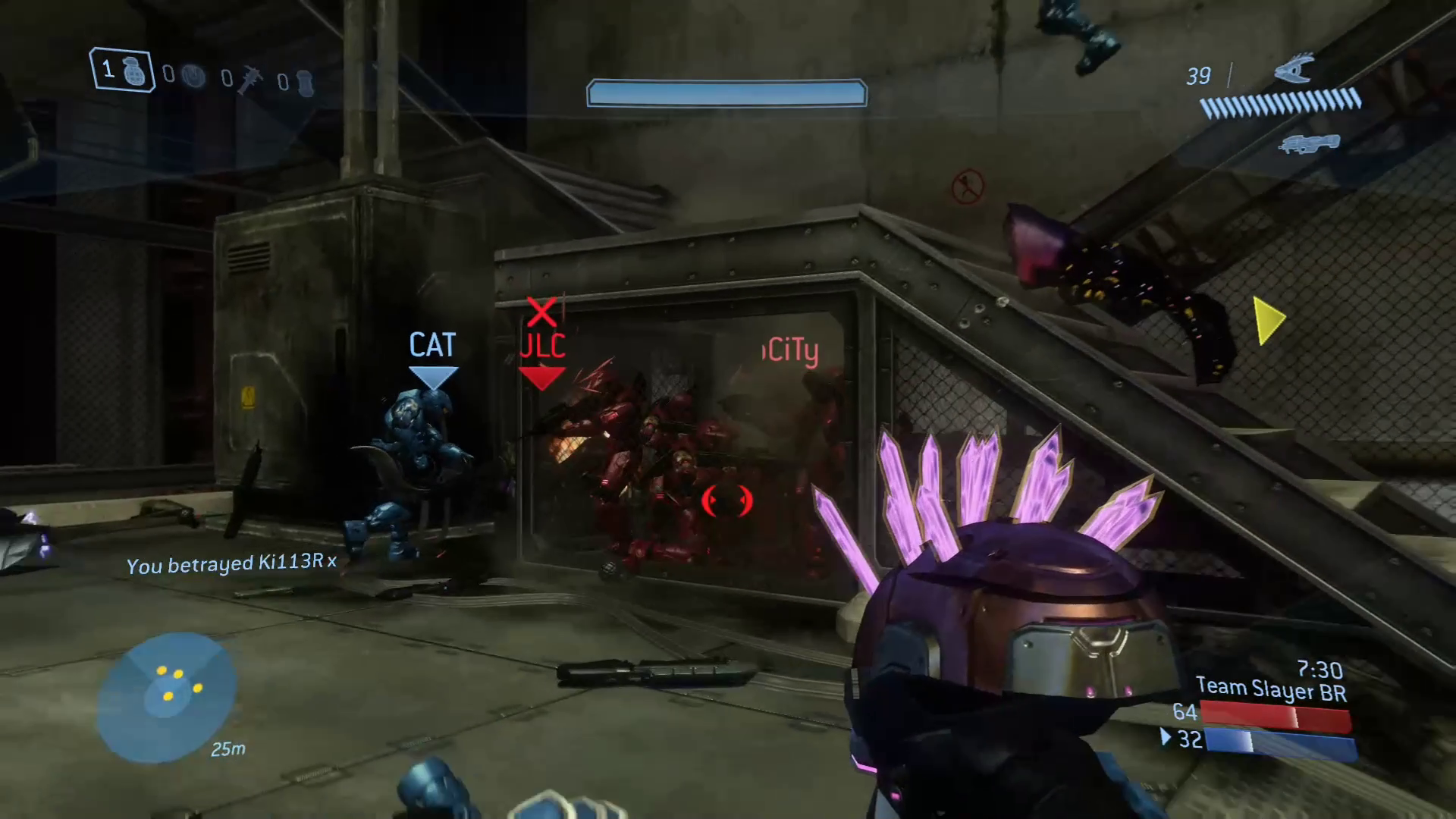Select the CAT teammate name marker
Image resolution: width=1456 pixels, height=819 pixels.
pos(432,346)
